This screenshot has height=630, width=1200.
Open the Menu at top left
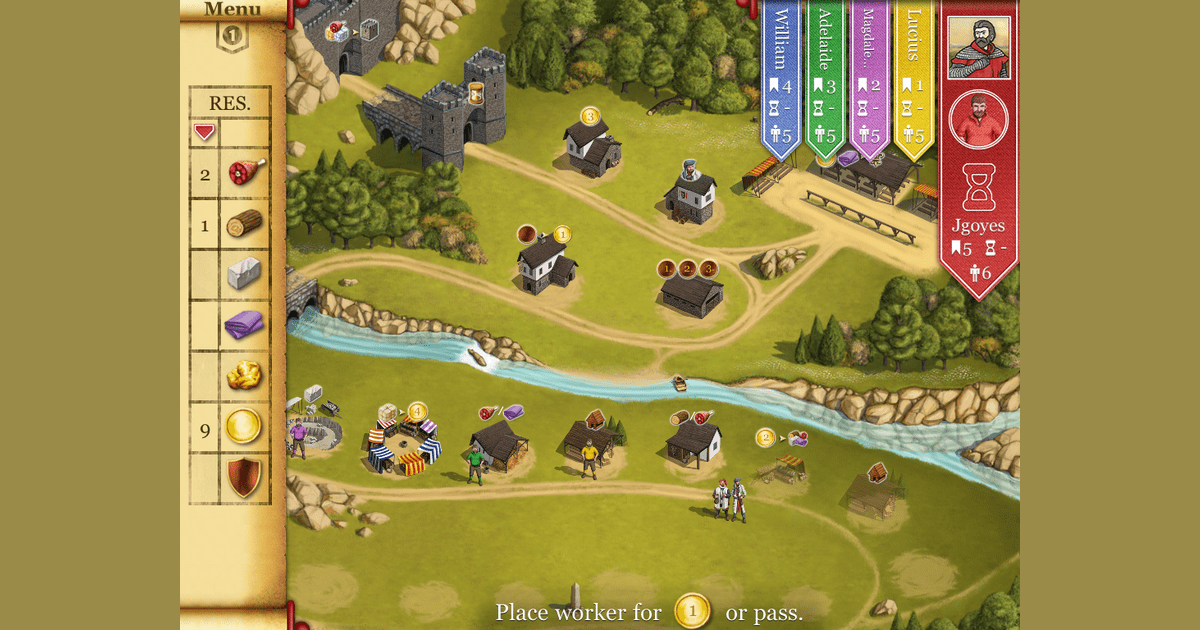(x=232, y=10)
